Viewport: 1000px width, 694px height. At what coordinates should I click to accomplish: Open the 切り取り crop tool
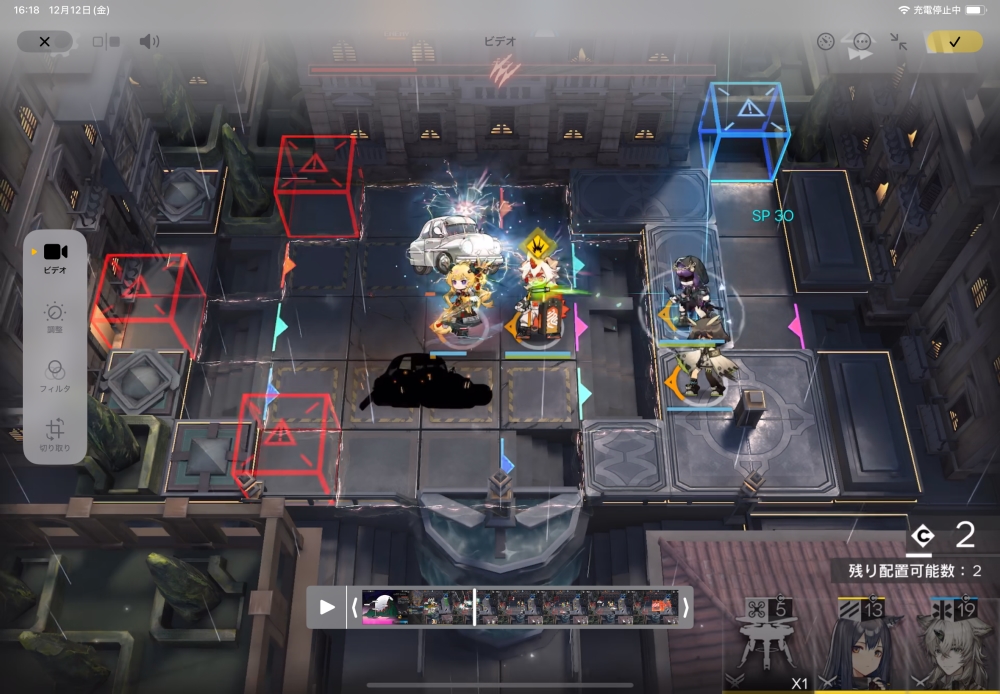click(55, 433)
